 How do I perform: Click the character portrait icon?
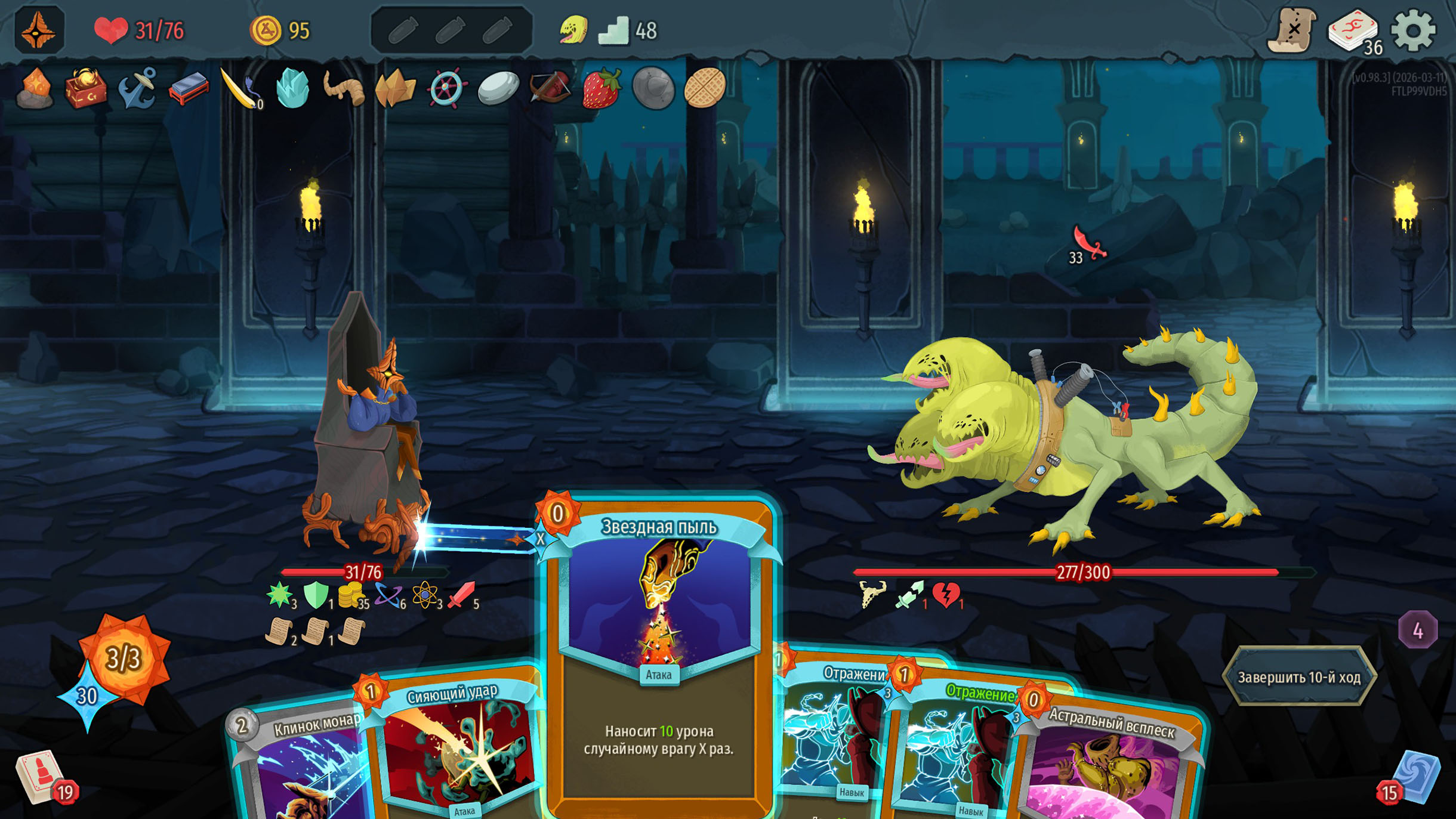[39, 30]
